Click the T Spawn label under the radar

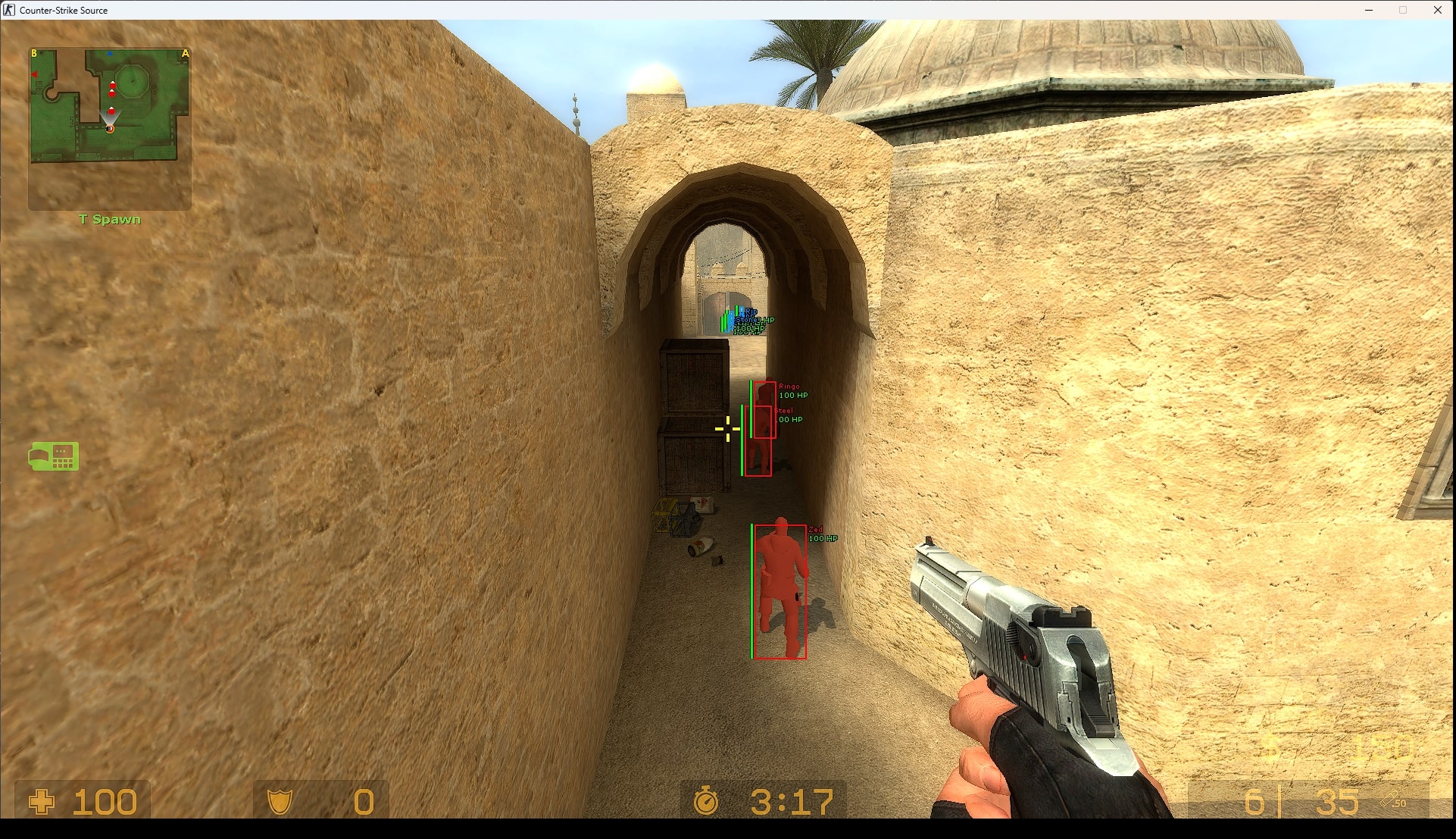[110, 219]
